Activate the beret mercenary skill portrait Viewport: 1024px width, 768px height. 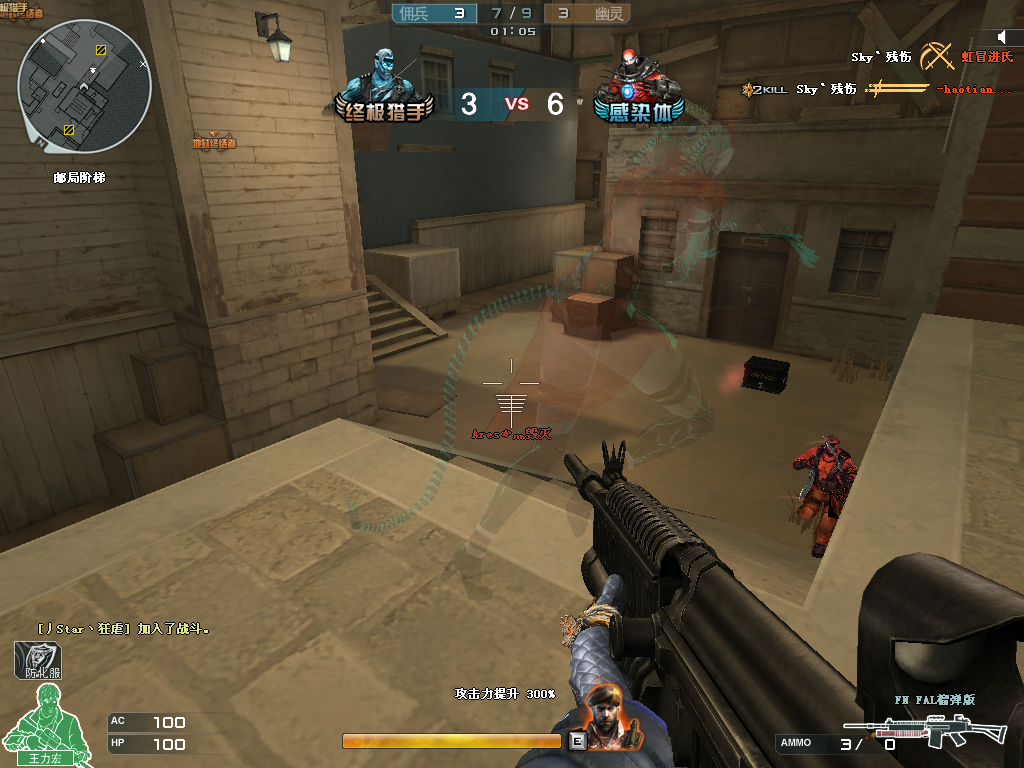[x=604, y=719]
